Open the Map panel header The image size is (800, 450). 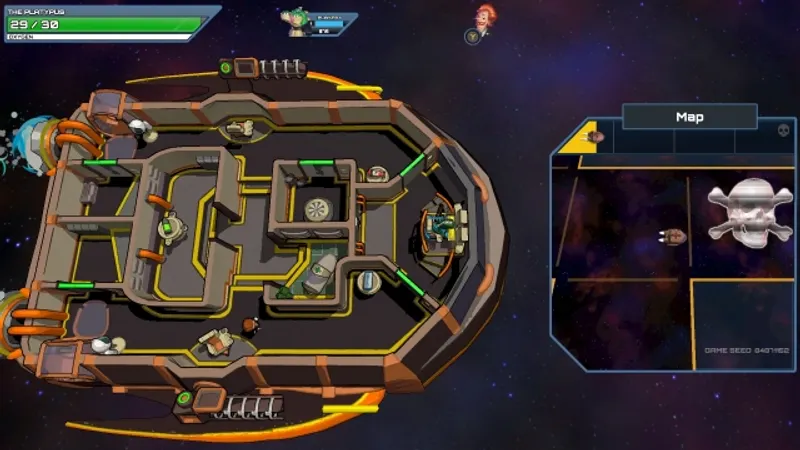(689, 117)
